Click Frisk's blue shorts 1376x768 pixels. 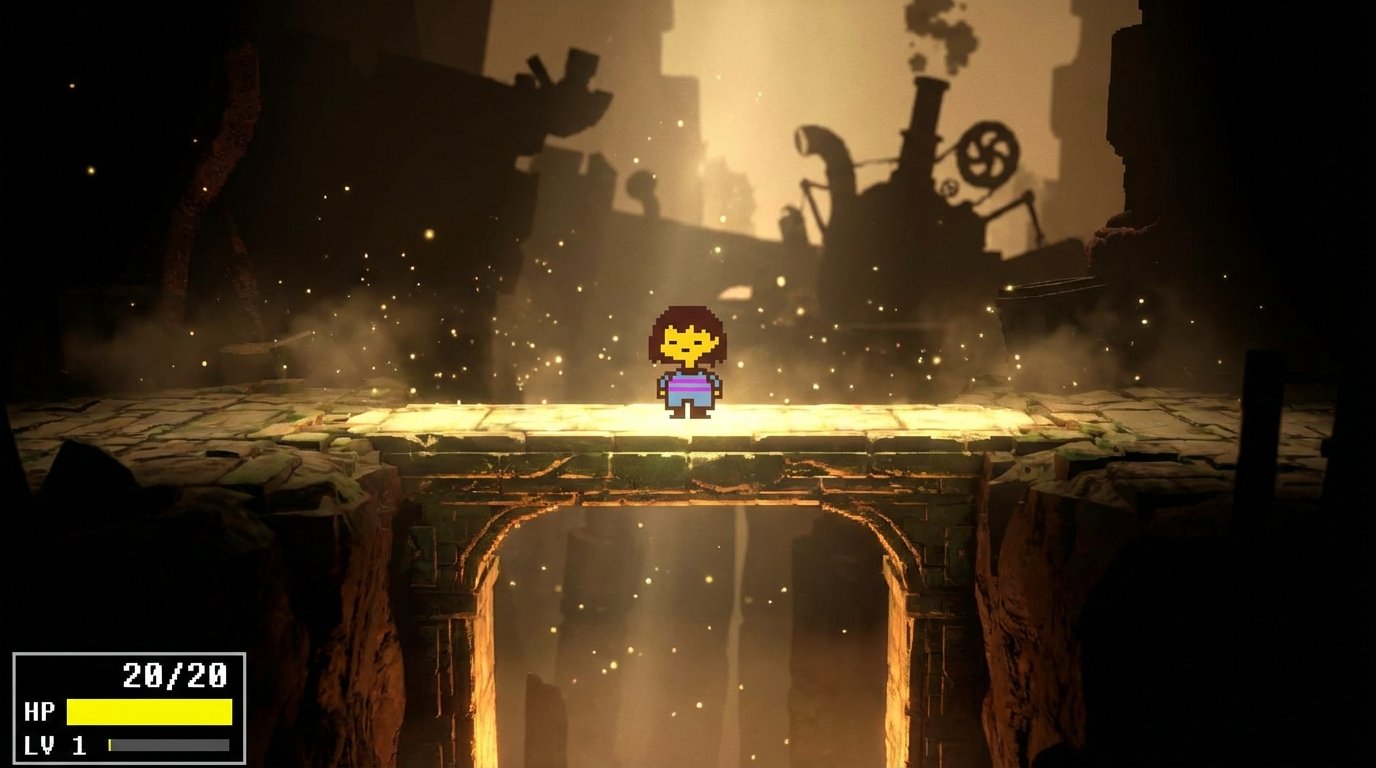tap(691, 402)
